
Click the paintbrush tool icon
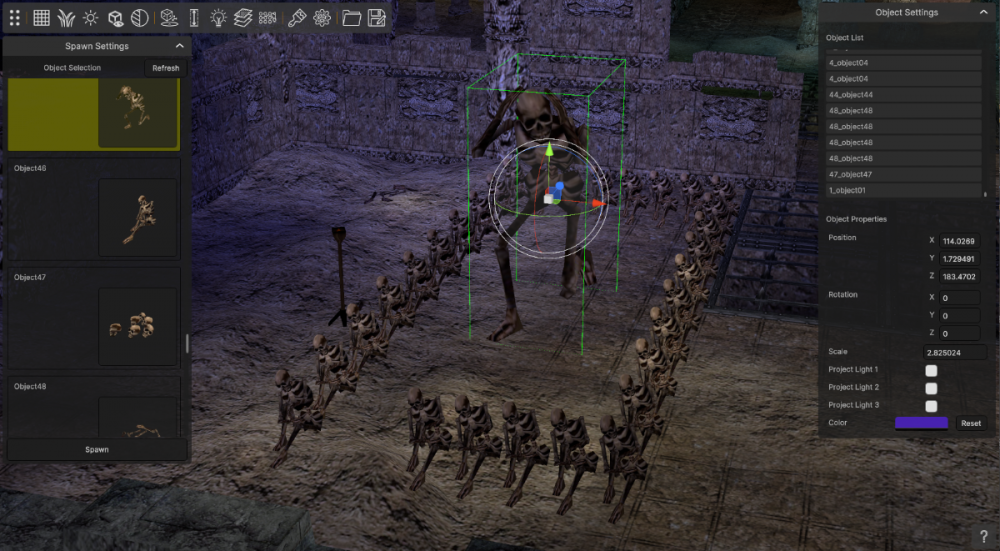click(296, 17)
